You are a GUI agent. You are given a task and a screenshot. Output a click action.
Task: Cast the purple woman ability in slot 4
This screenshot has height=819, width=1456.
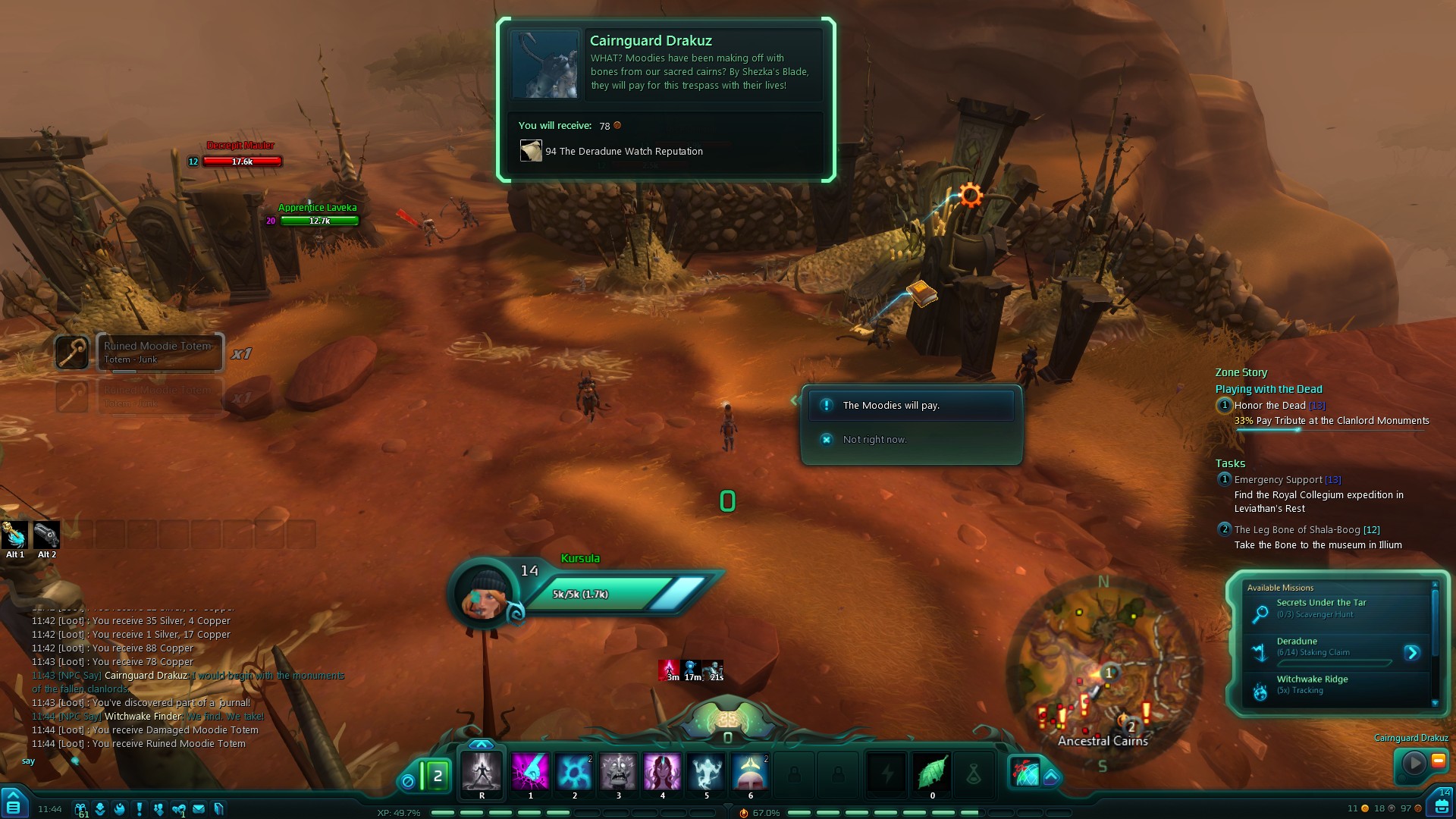pyautogui.click(x=662, y=772)
